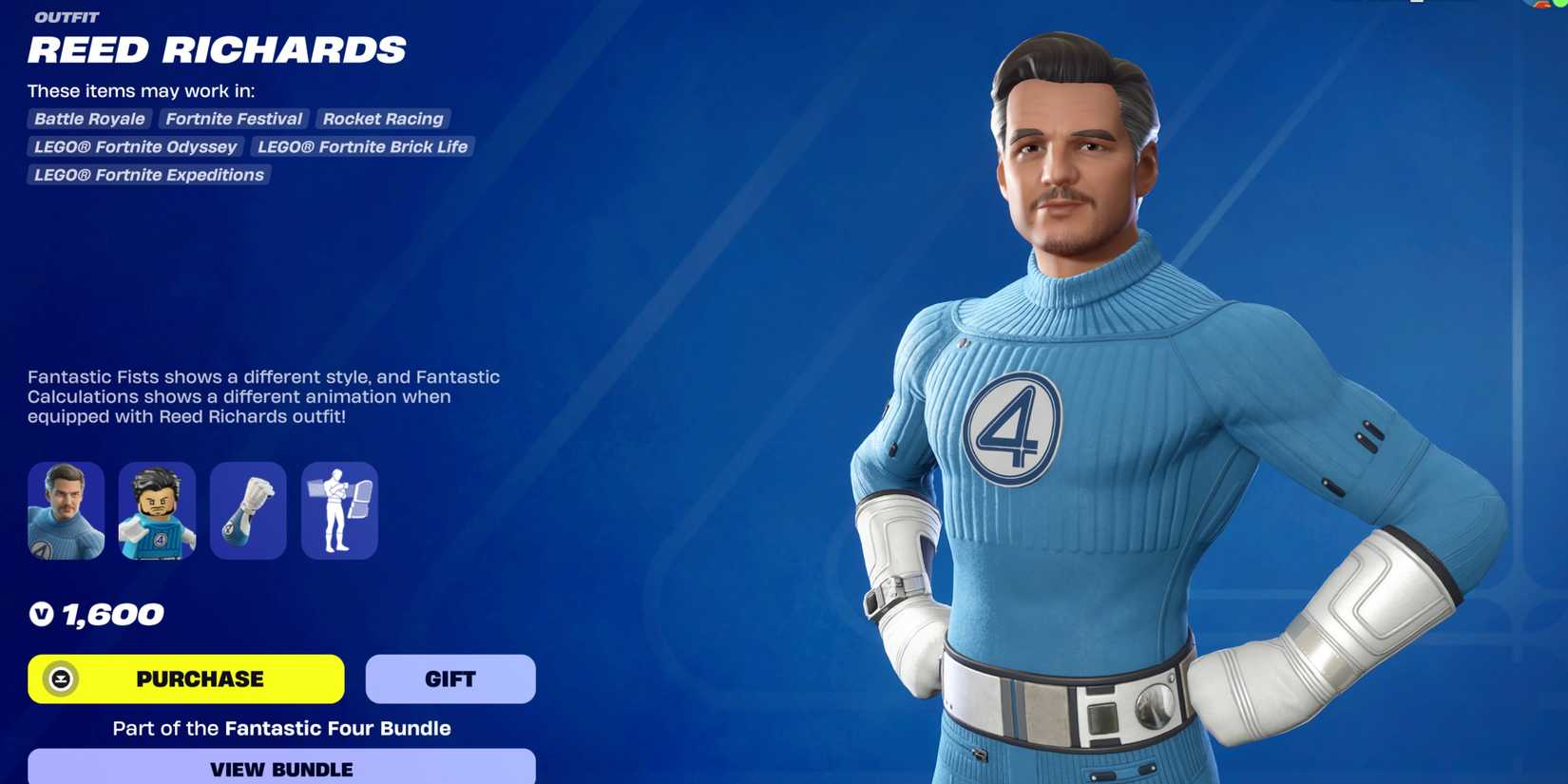The height and width of the screenshot is (784, 1568).
Task: Select the Reed Richards outfit thumbnail
Action: 65,510
